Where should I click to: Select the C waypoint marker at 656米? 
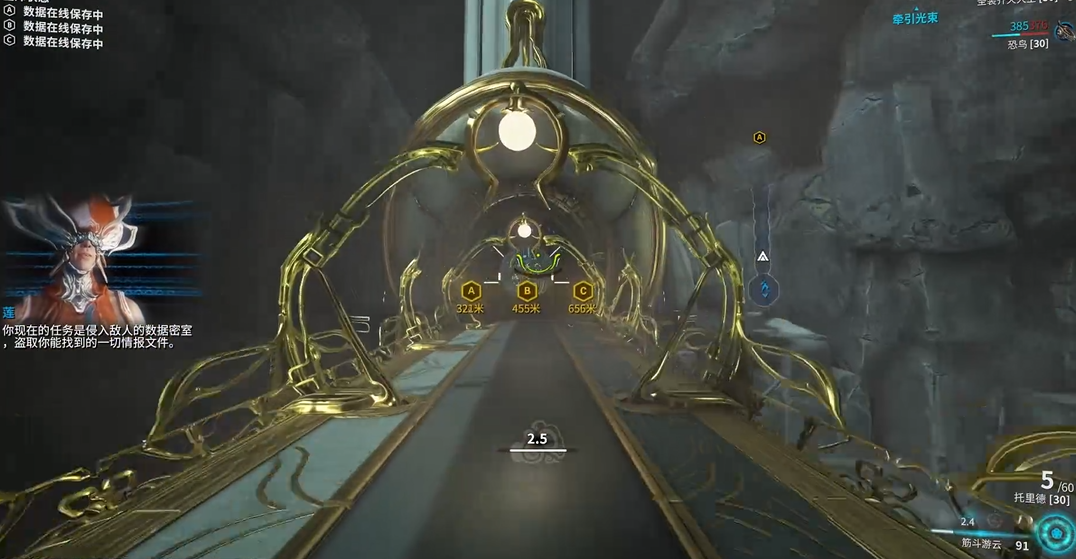pyautogui.click(x=582, y=292)
